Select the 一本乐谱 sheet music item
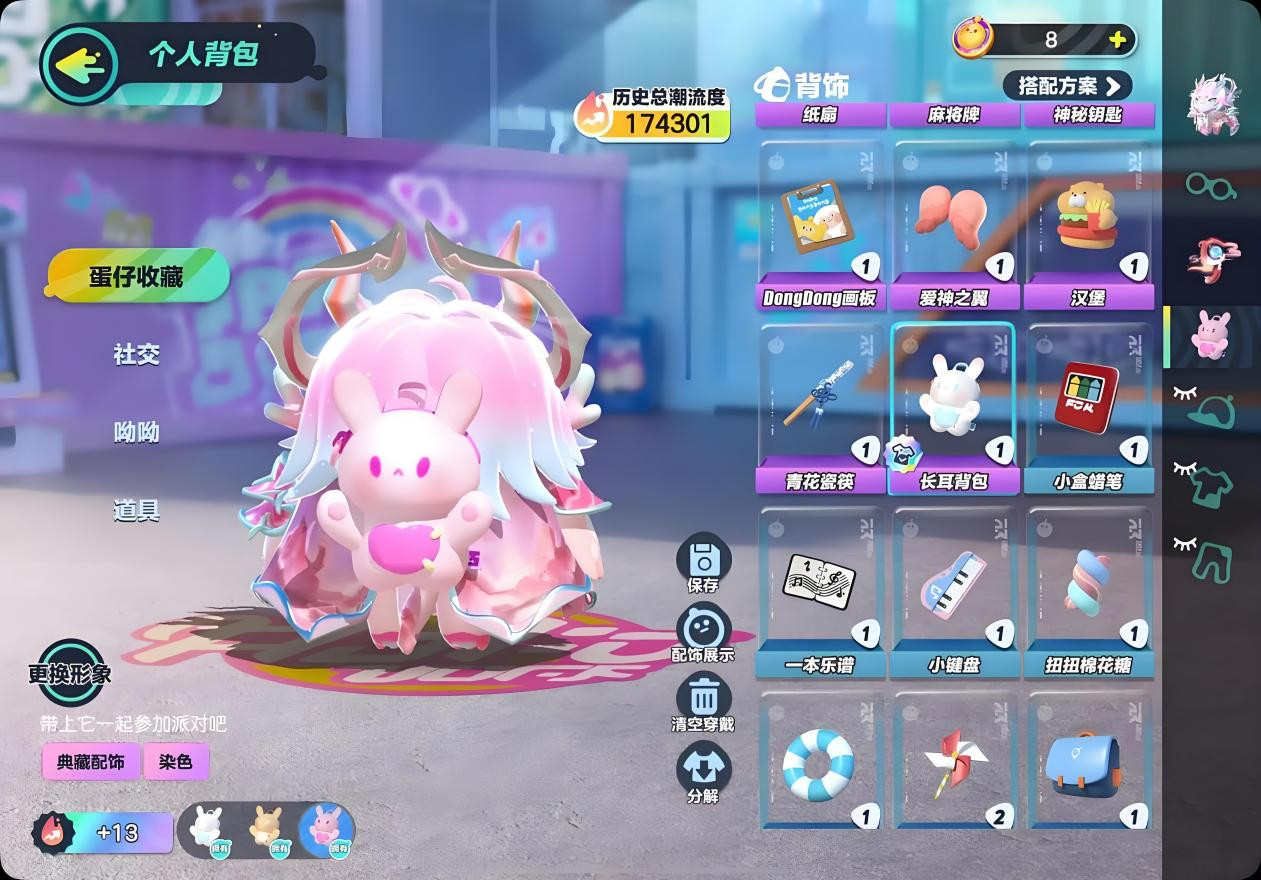 [820, 588]
